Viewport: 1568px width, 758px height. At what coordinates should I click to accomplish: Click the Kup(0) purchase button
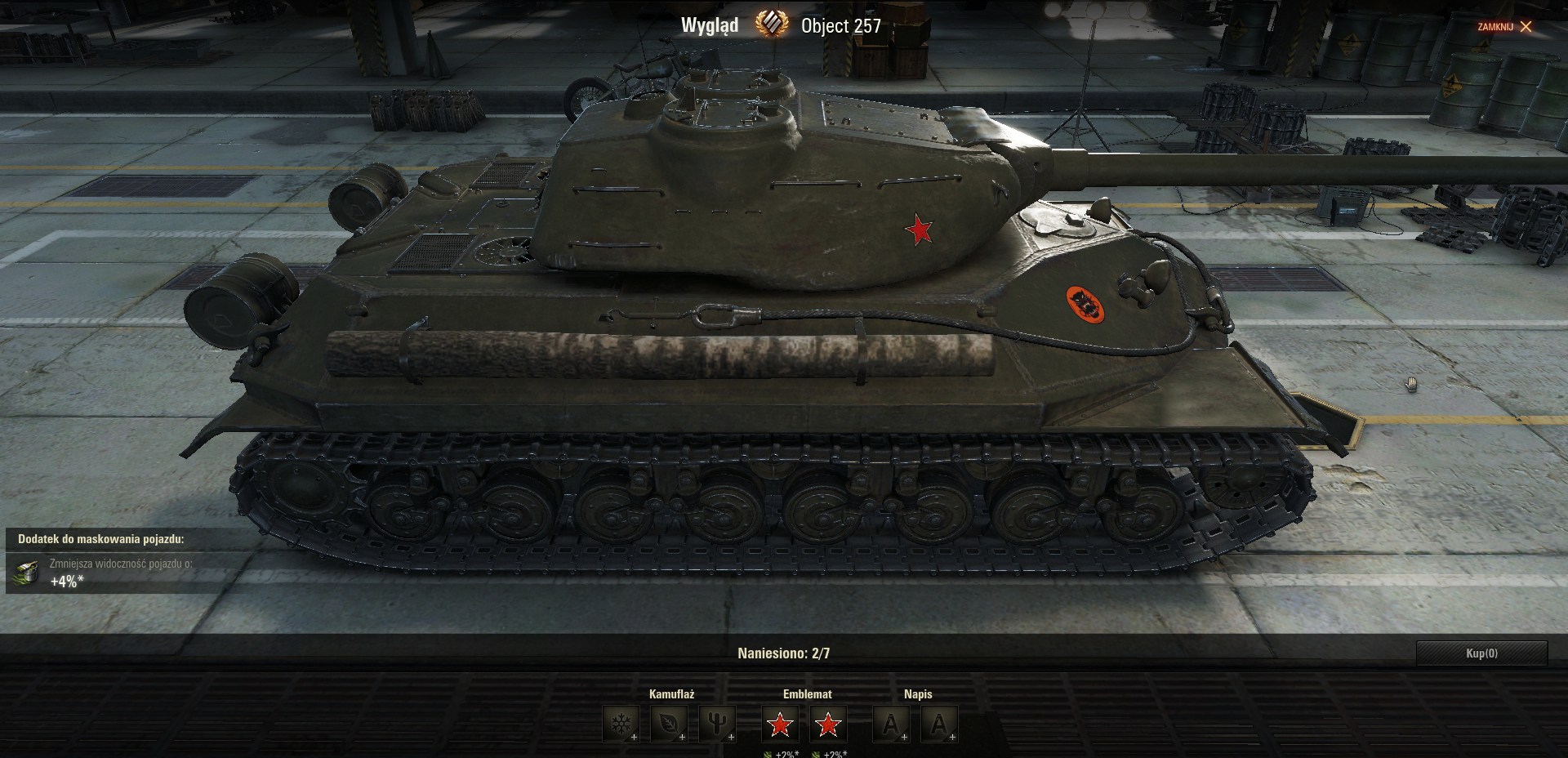[1481, 653]
